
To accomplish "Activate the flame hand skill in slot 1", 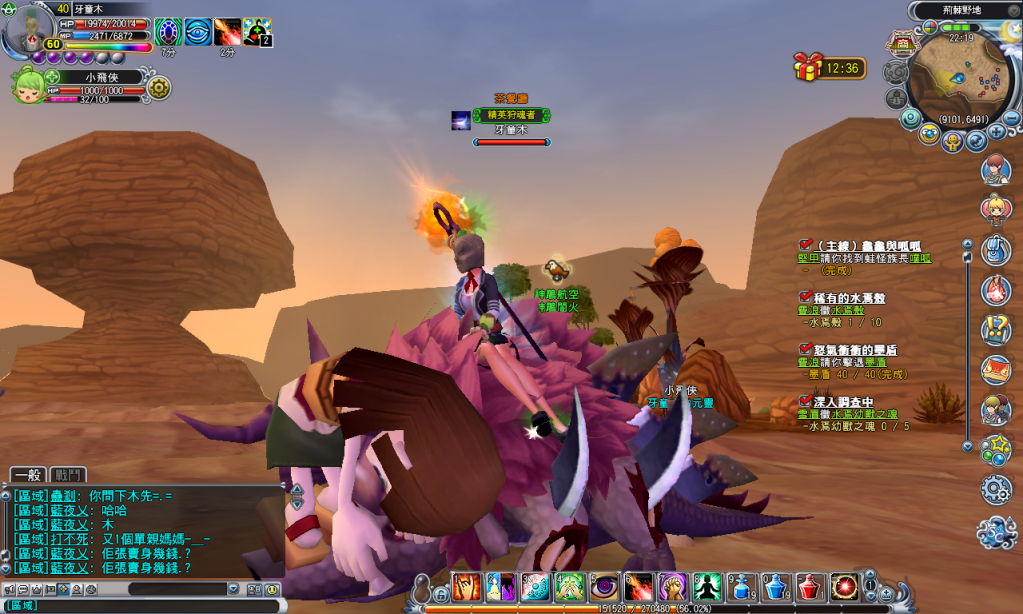I will 467,586.
